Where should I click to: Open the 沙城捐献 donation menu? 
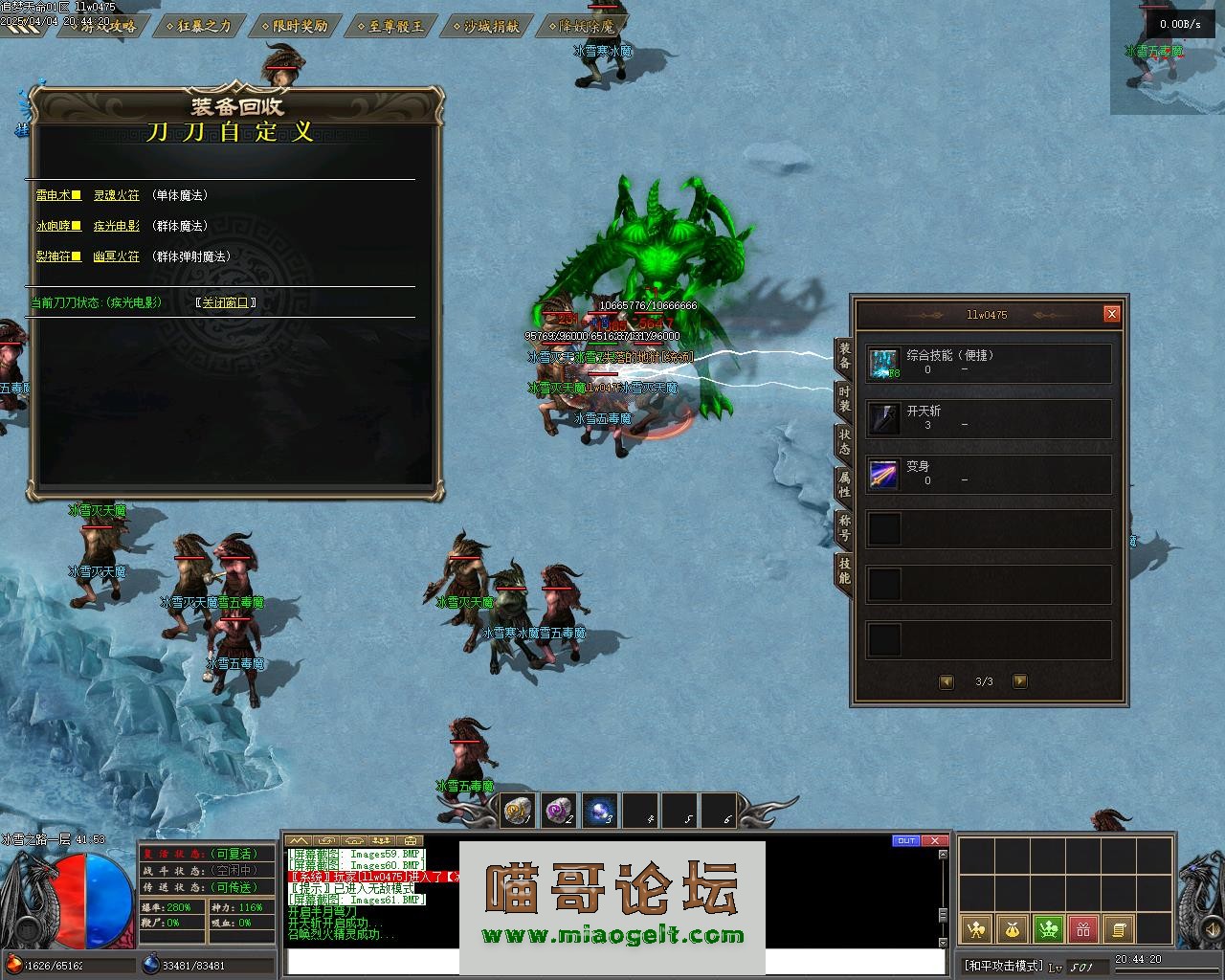point(491,26)
